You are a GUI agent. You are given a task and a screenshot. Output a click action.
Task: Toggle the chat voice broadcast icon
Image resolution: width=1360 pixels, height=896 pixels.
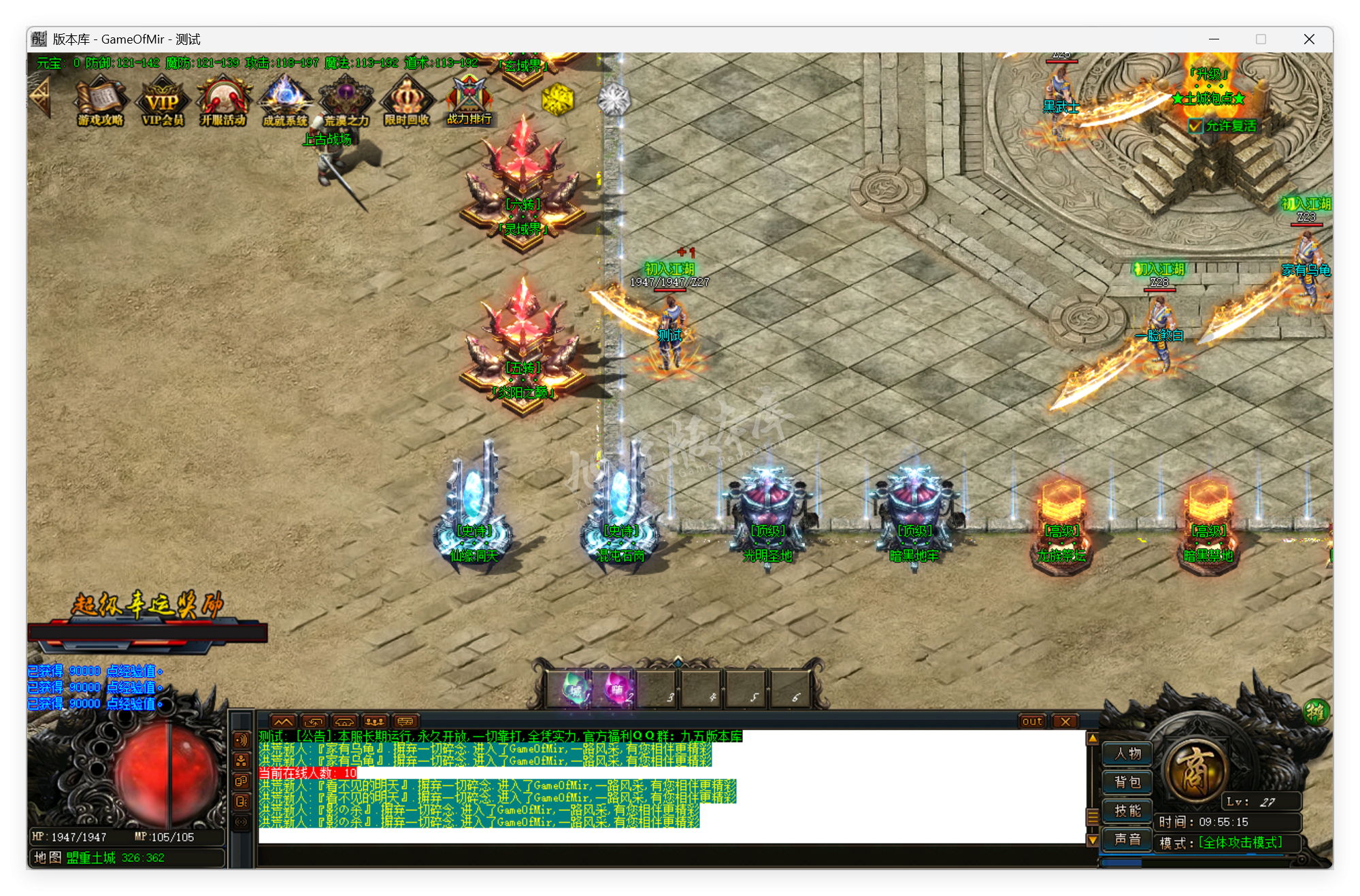[x=241, y=740]
